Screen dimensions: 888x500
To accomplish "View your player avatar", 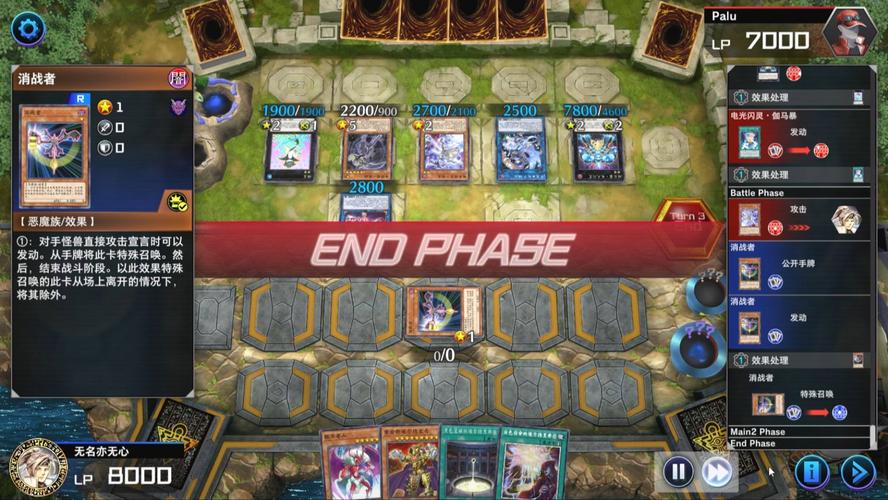I will point(32,468).
